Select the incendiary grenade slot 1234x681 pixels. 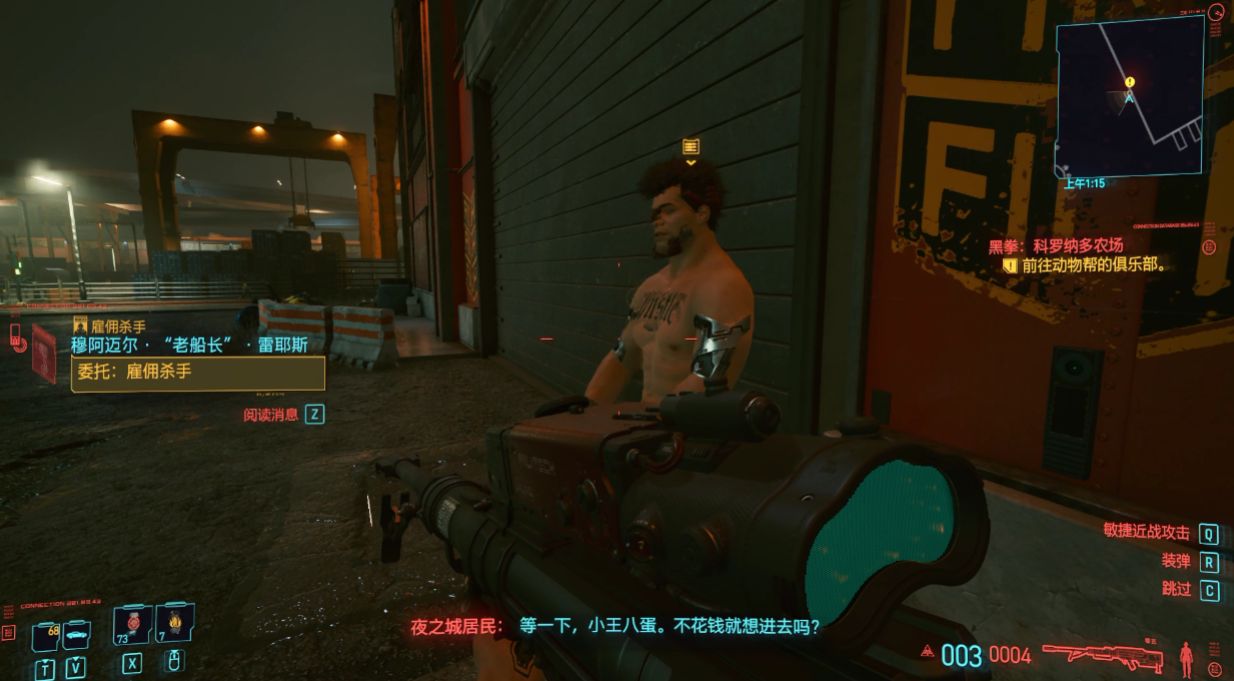click(174, 625)
